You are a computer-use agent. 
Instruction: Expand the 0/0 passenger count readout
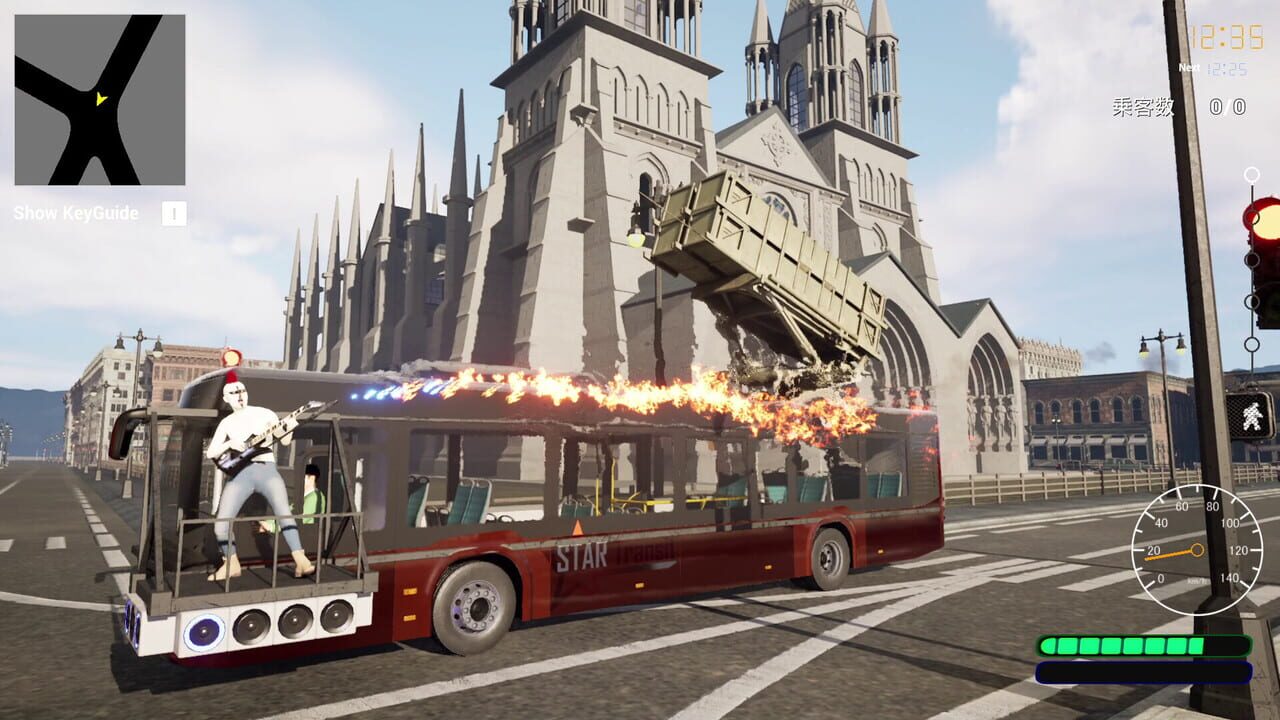click(x=1228, y=106)
